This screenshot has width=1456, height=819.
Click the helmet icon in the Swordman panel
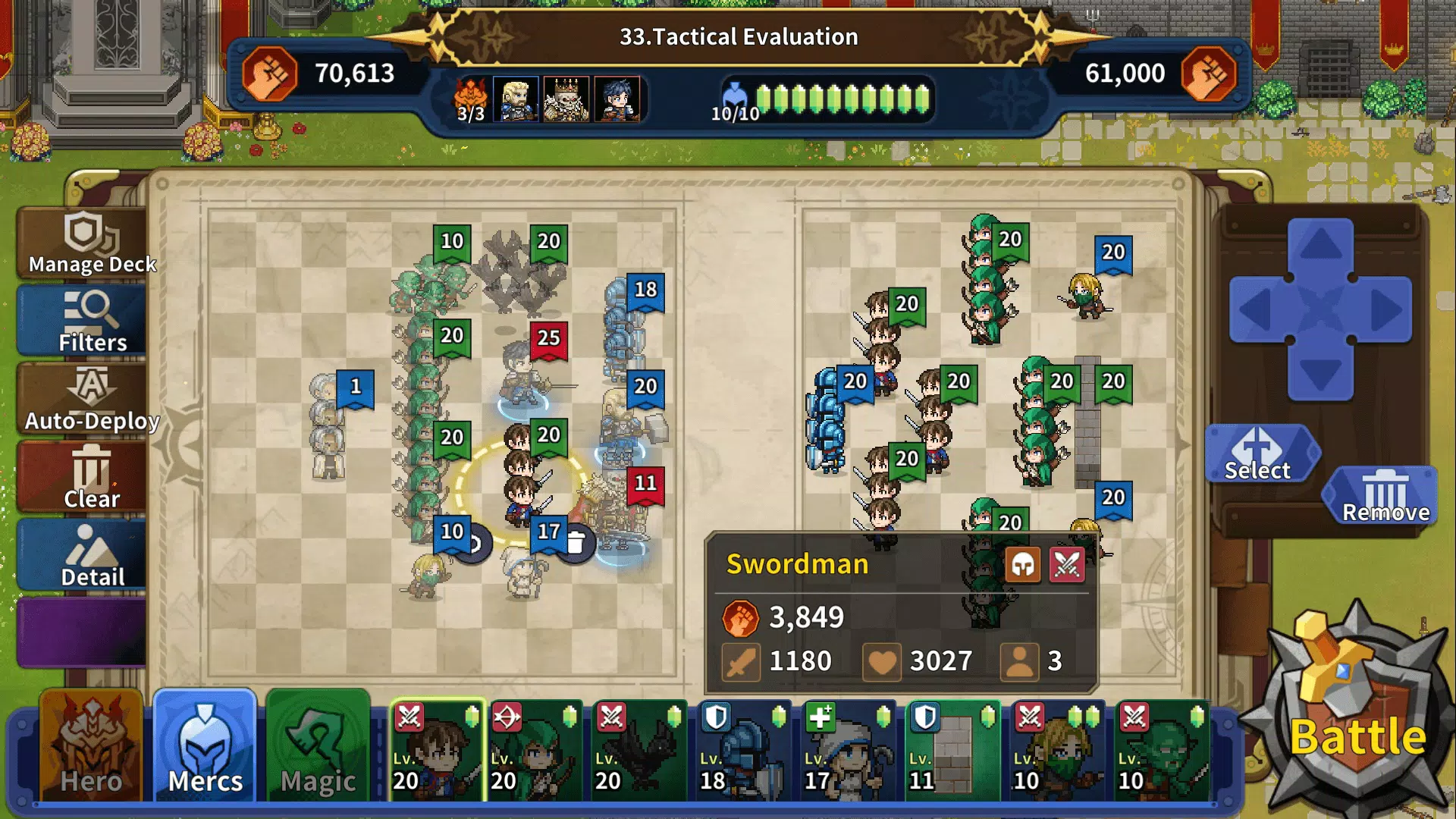pyautogui.click(x=1023, y=565)
